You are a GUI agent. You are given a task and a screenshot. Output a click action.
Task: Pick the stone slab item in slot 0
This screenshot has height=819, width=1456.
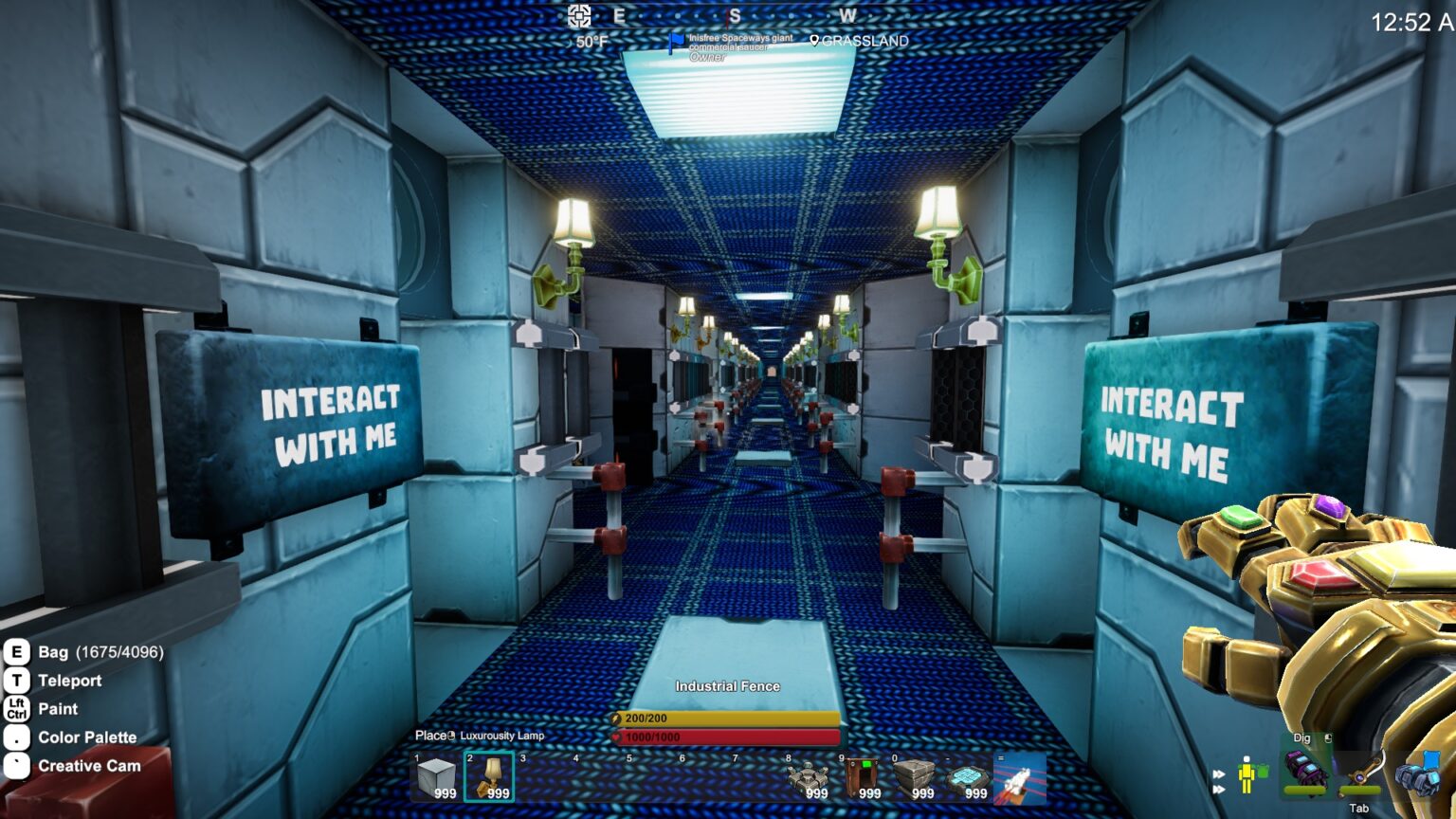[x=914, y=777]
